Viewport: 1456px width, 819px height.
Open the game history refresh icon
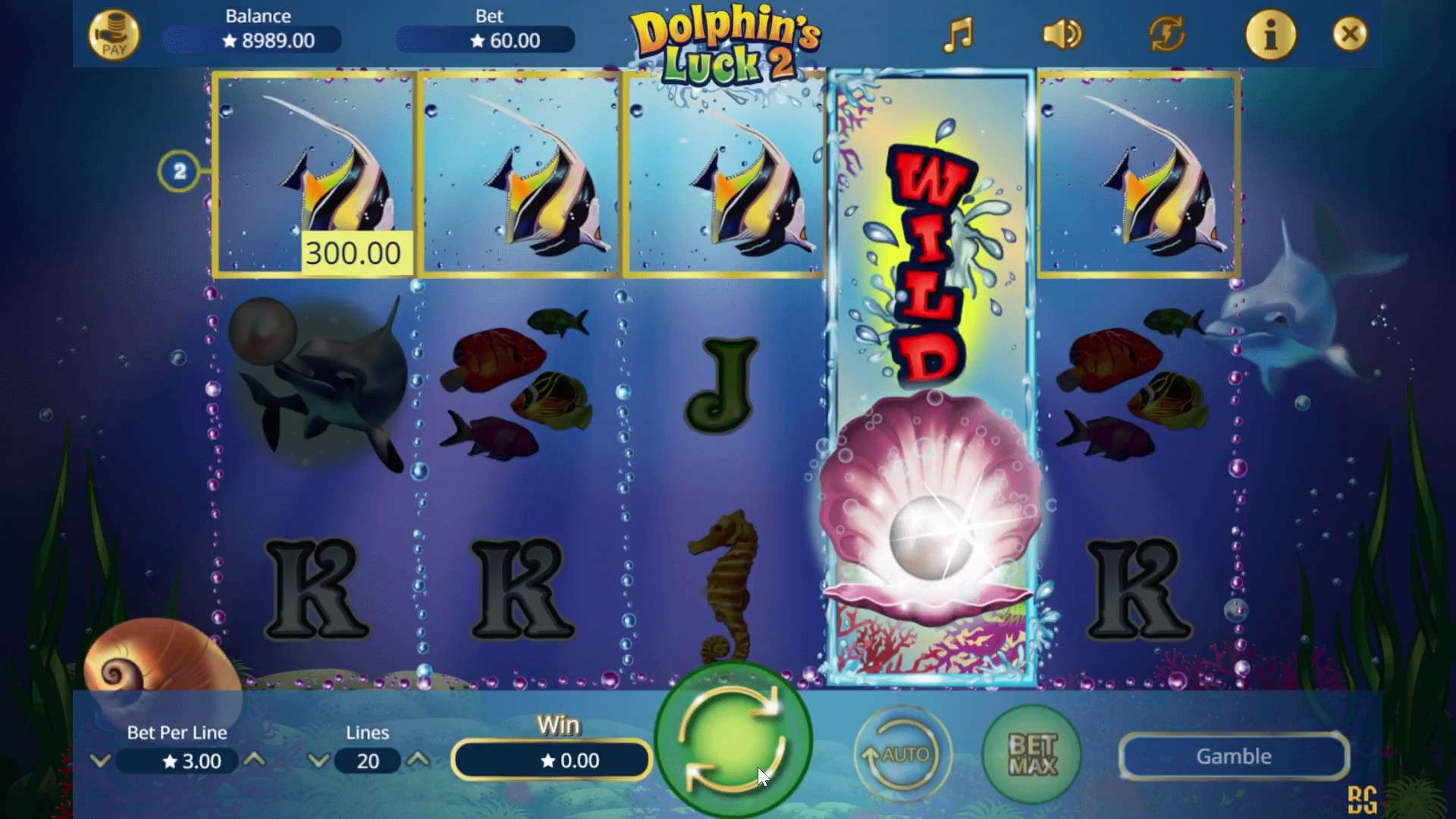pos(1166,34)
